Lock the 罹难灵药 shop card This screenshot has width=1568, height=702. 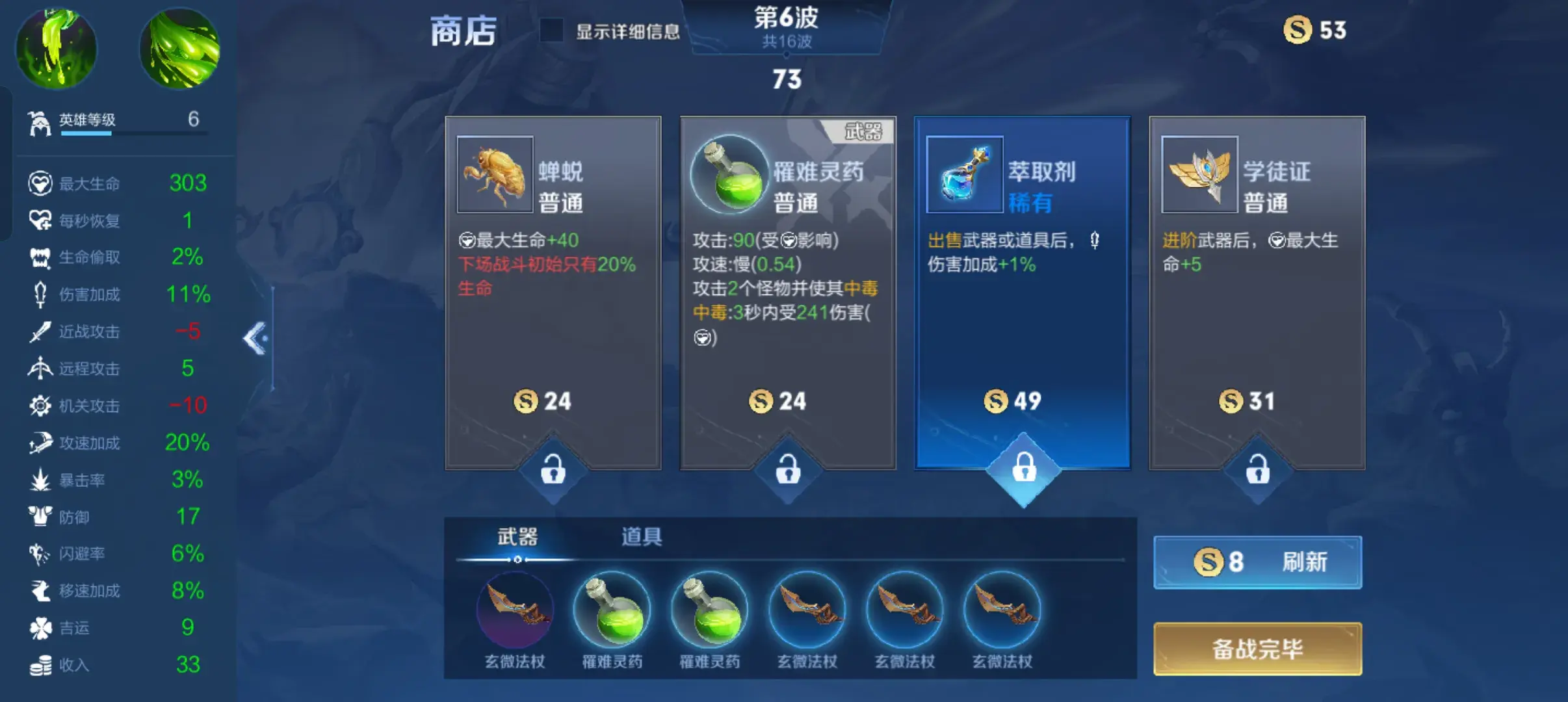click(x=788, y=469)
